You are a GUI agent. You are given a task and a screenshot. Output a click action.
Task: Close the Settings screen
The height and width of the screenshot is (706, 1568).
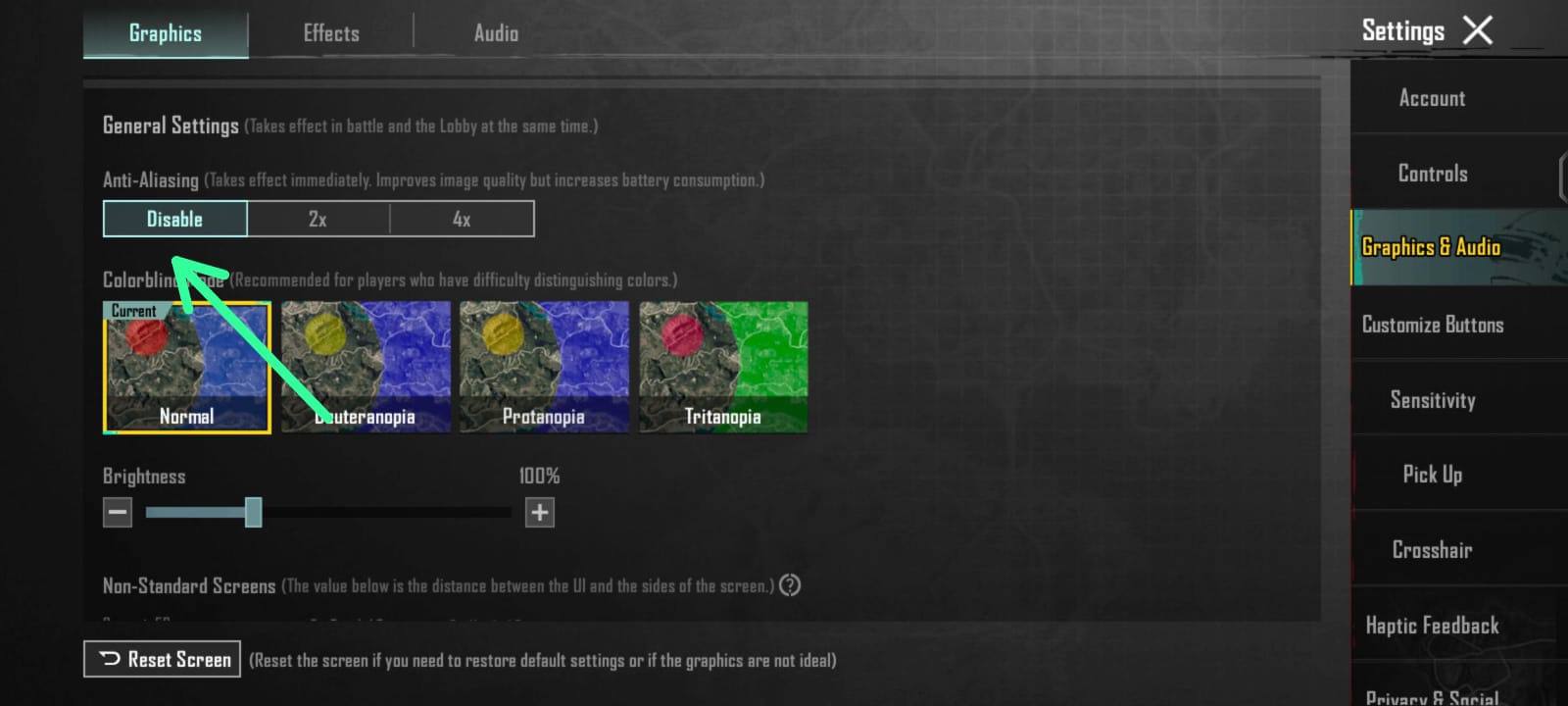pyautogui.click(x=1478, y=30)
